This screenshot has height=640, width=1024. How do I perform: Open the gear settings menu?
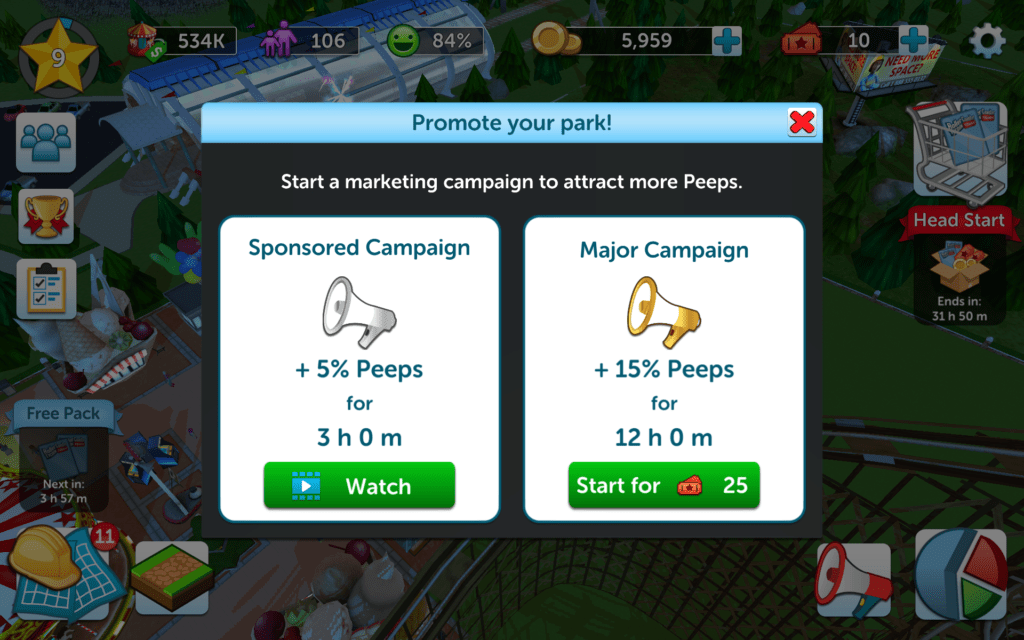pos(988,41)
